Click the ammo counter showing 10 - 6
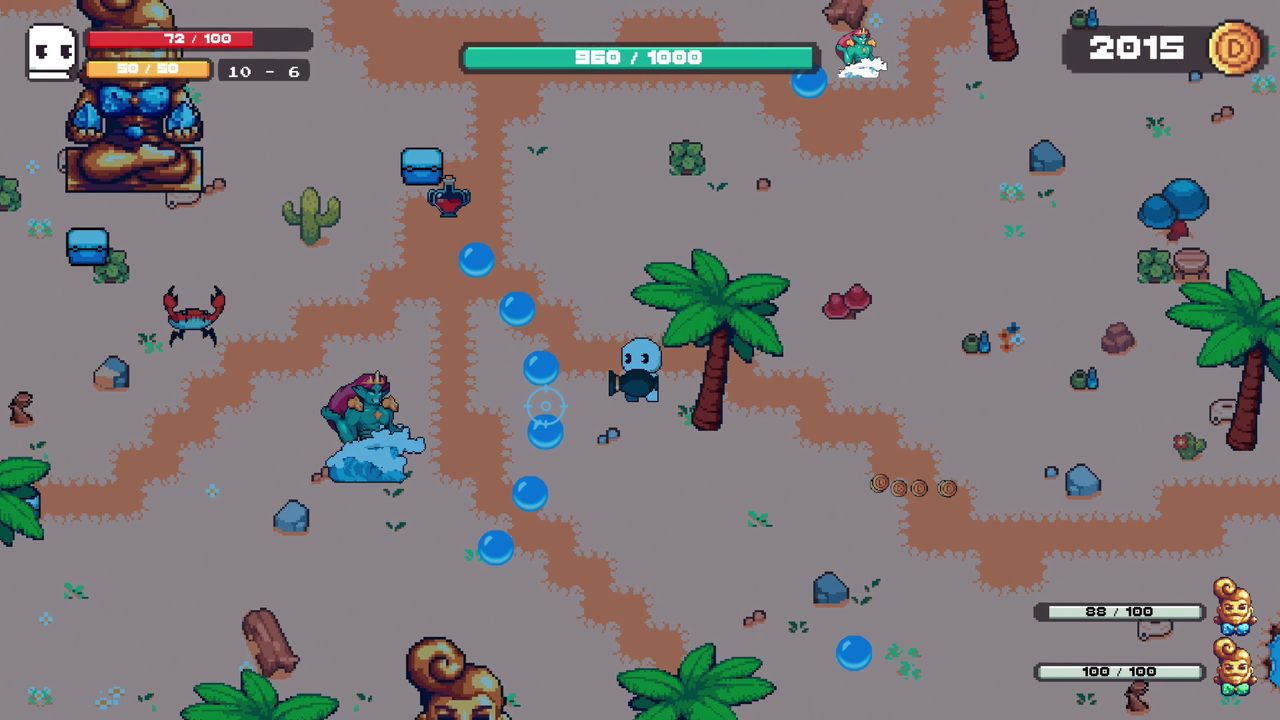 pos(261,71)
